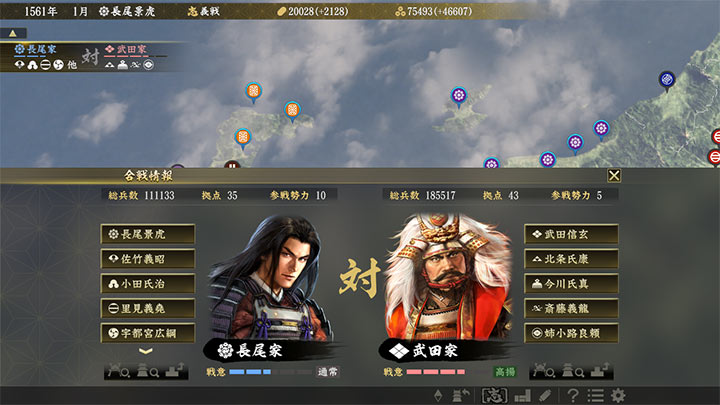The height and width of the screenshot is (405, 720).
Task: Select 武田信玄 in the Takeda side list
Action: point(571,234)
